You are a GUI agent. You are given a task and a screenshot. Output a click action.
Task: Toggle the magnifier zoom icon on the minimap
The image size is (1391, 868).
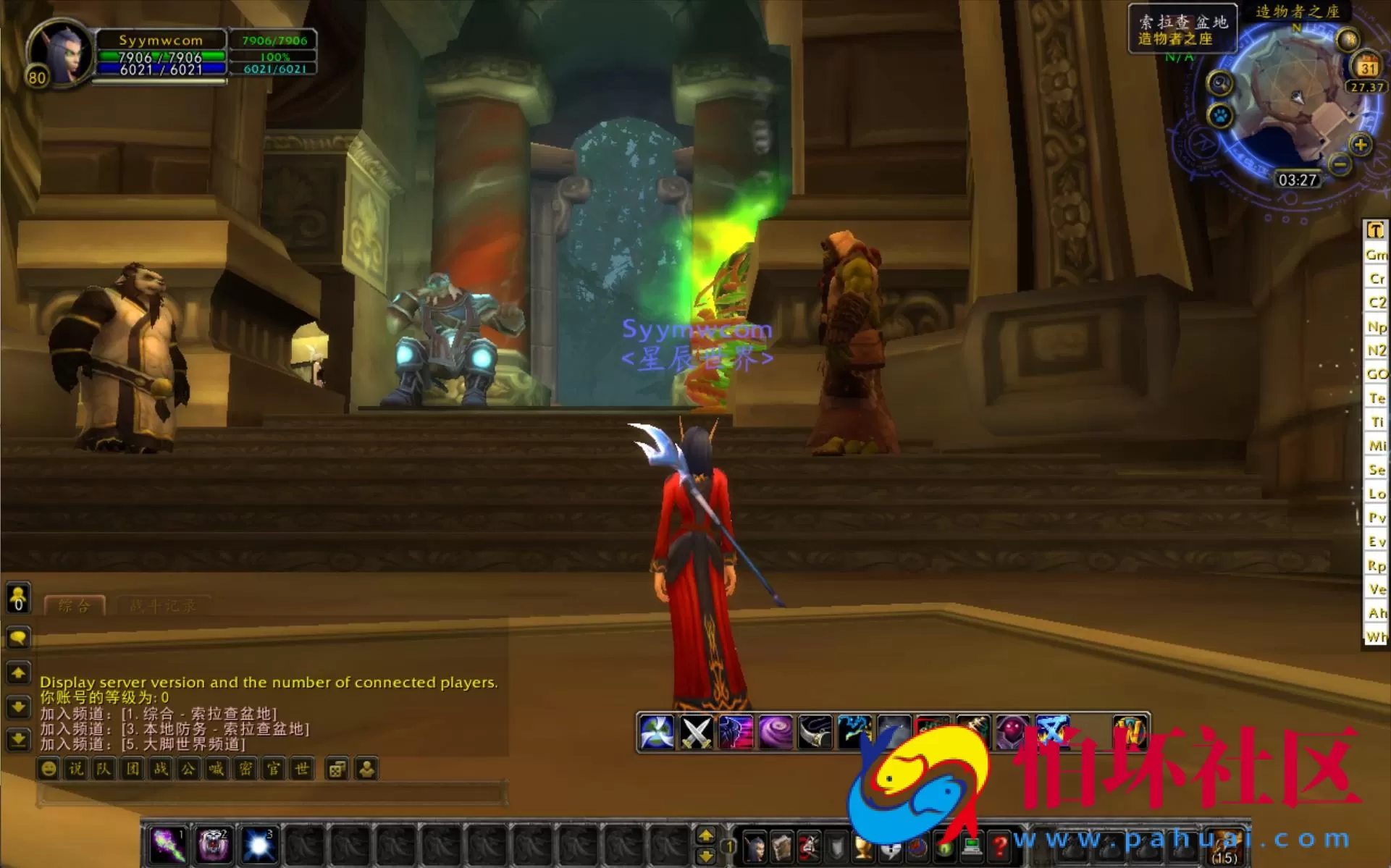tap(1219, 83)
